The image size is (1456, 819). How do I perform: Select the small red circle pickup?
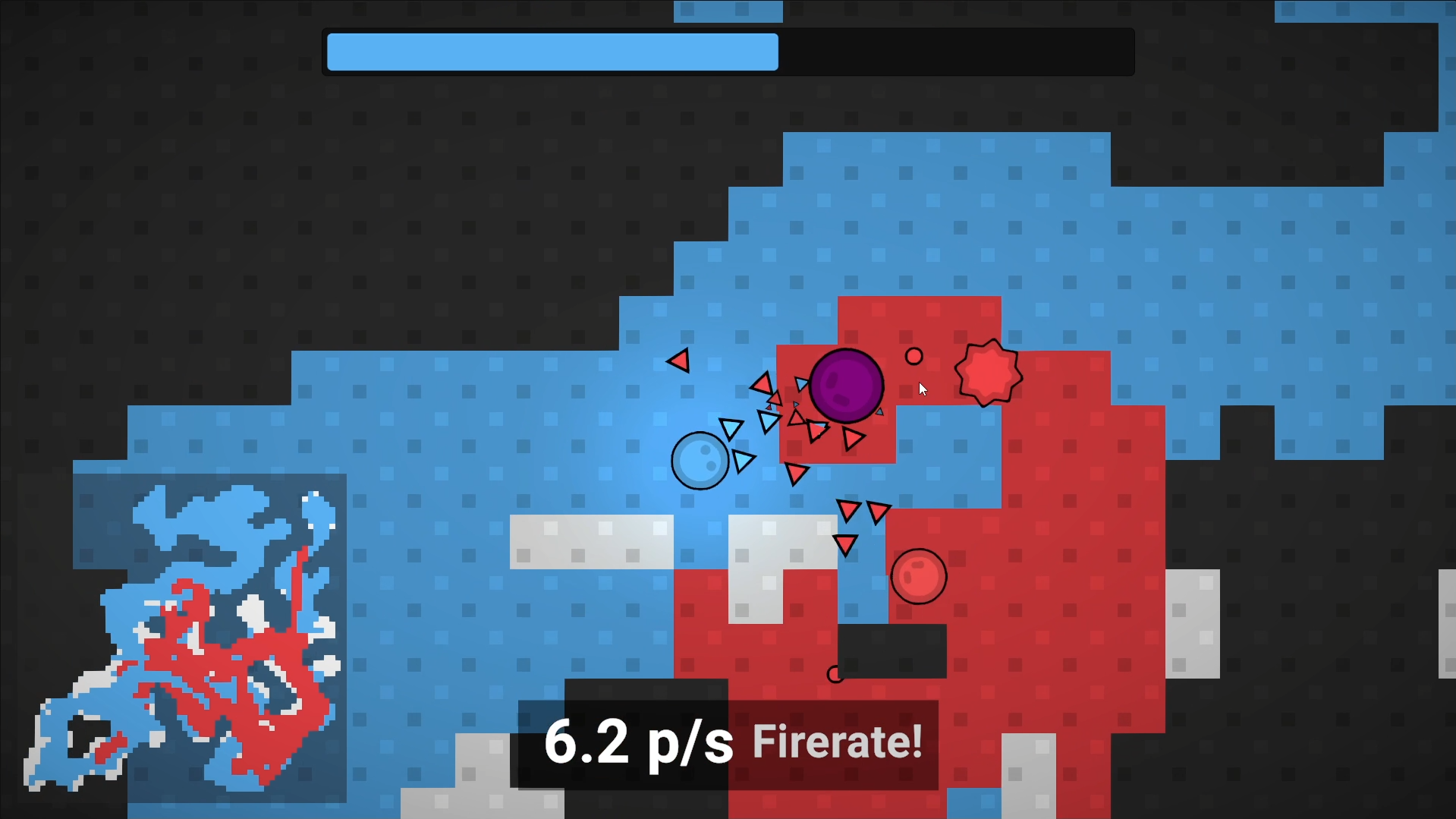pos(914,356)
